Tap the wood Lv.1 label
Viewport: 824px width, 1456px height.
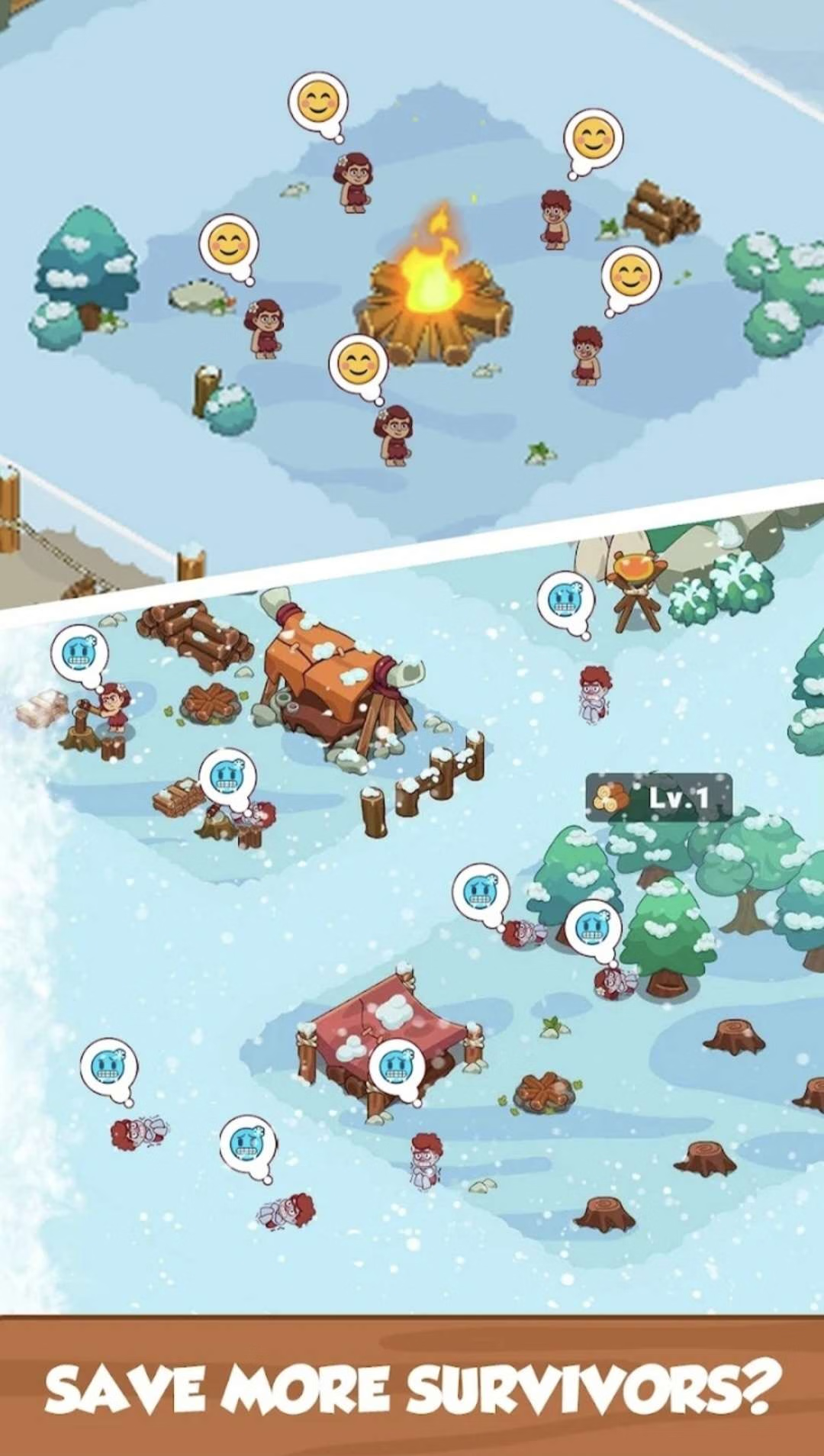point(658,798)
